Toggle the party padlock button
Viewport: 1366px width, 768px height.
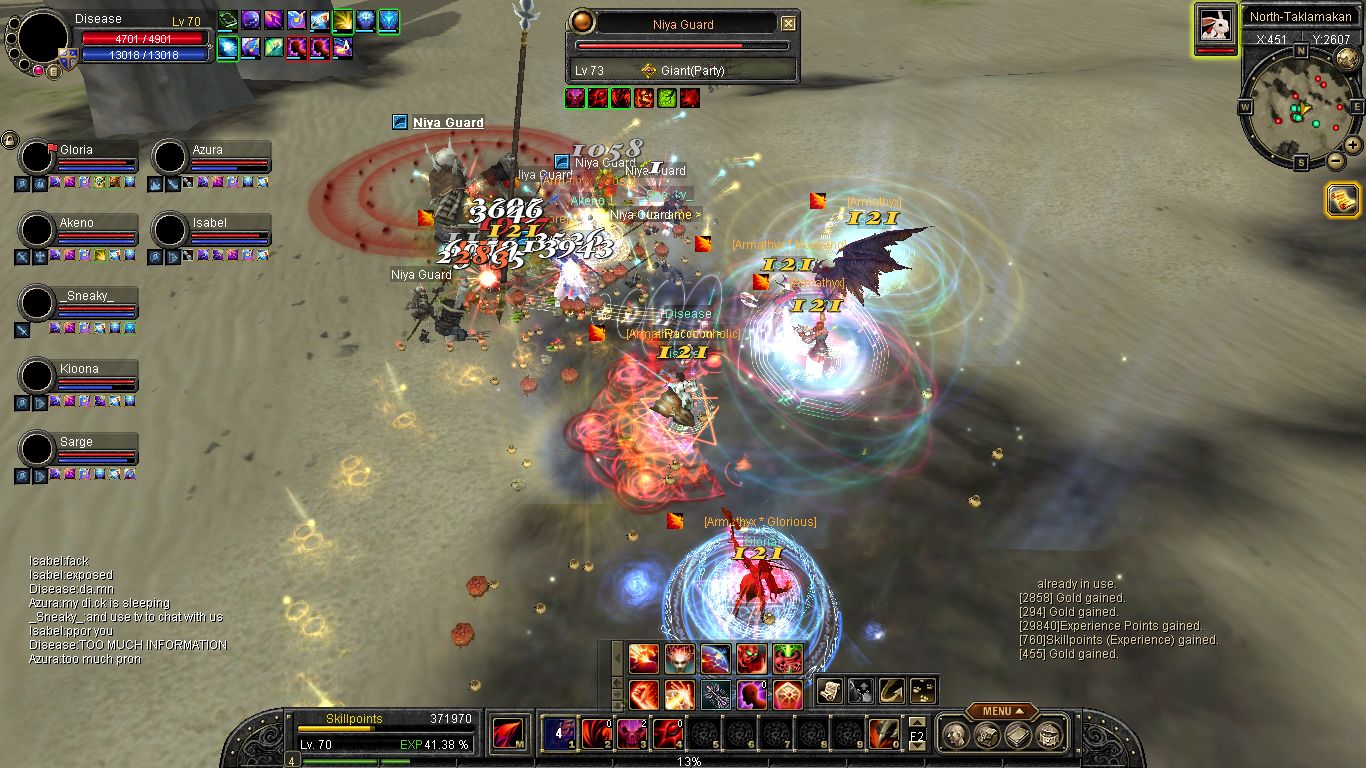click(x=9, y=139)
